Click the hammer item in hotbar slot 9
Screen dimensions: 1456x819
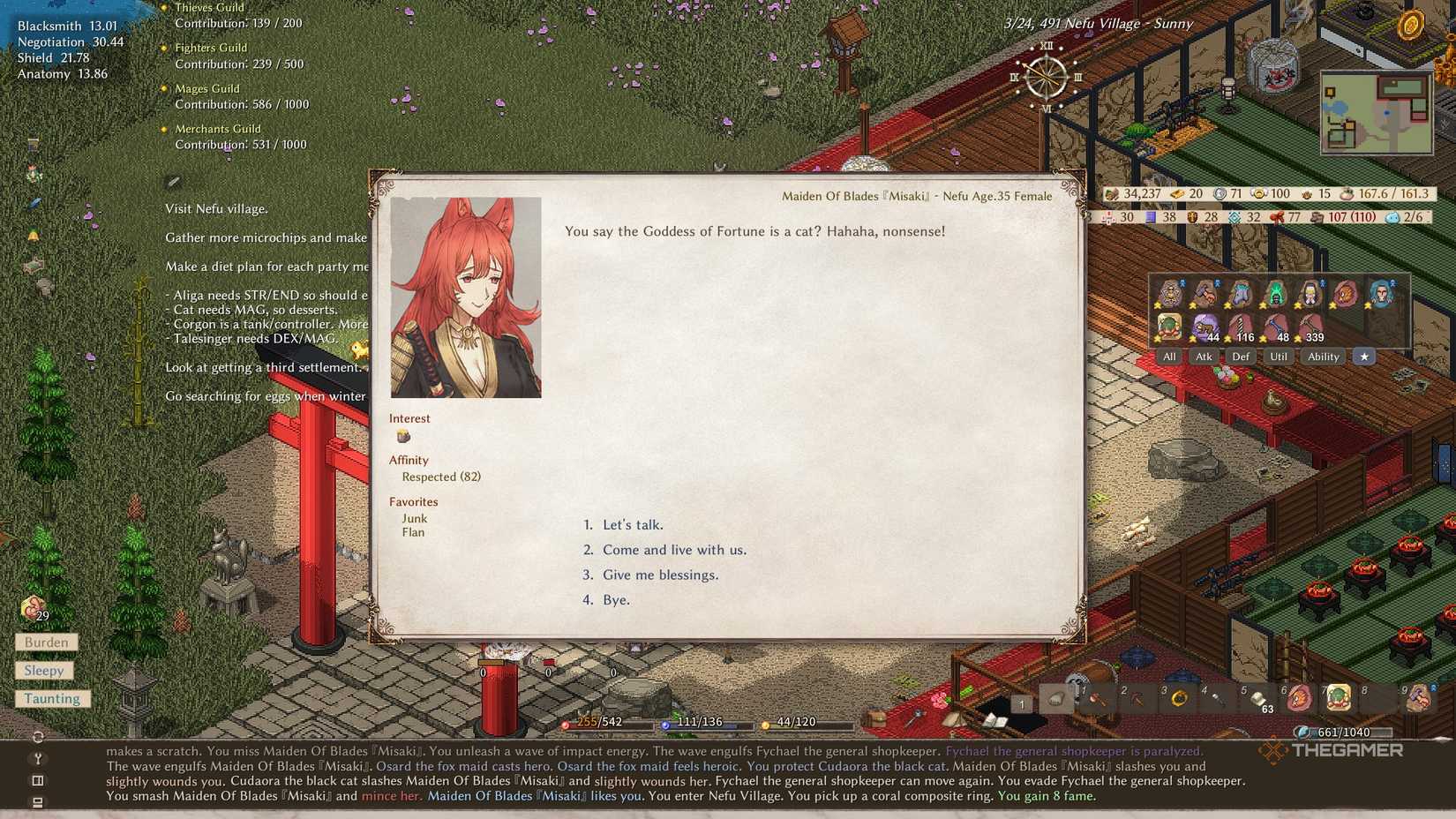[1418, 699]
